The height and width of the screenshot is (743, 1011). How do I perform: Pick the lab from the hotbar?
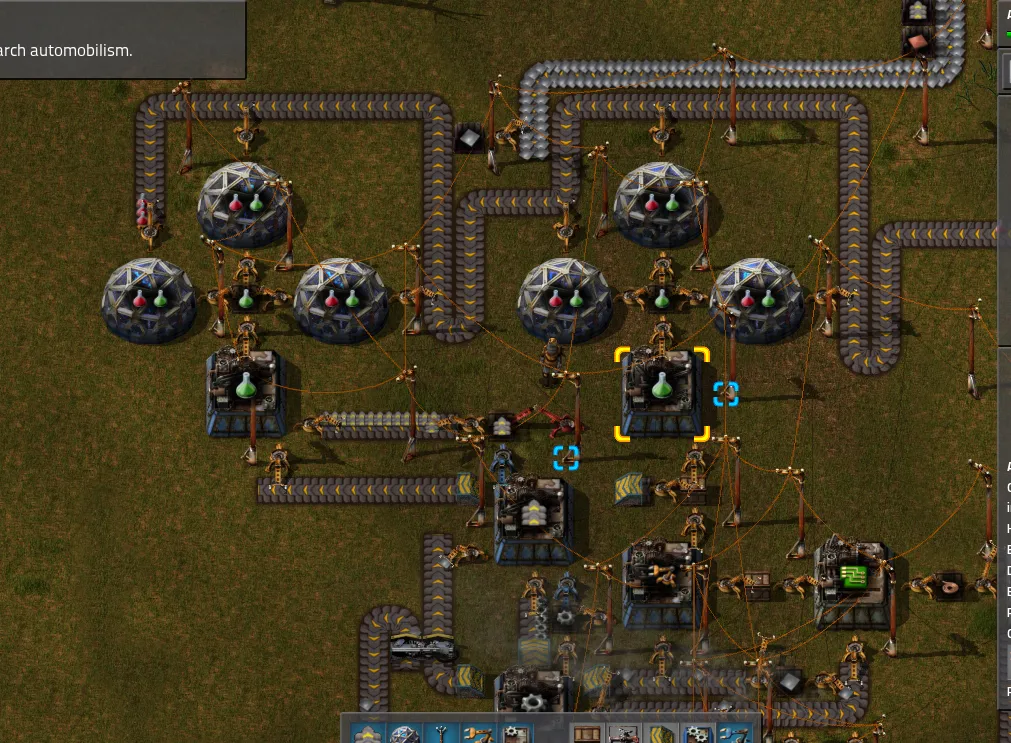(405, 735)
